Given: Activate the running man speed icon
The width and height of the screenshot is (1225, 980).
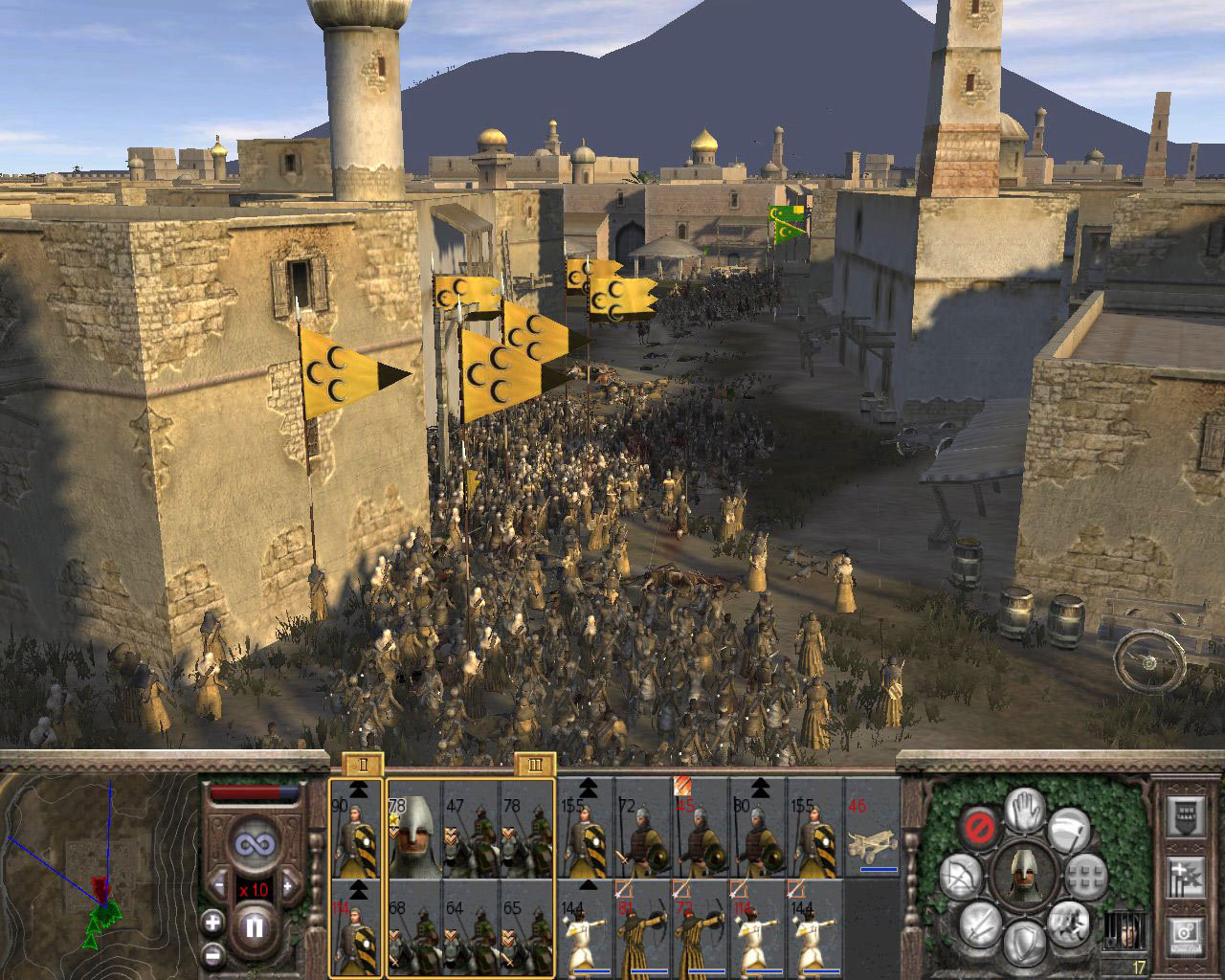Looking at the screenshot, I should (1068, 924).
